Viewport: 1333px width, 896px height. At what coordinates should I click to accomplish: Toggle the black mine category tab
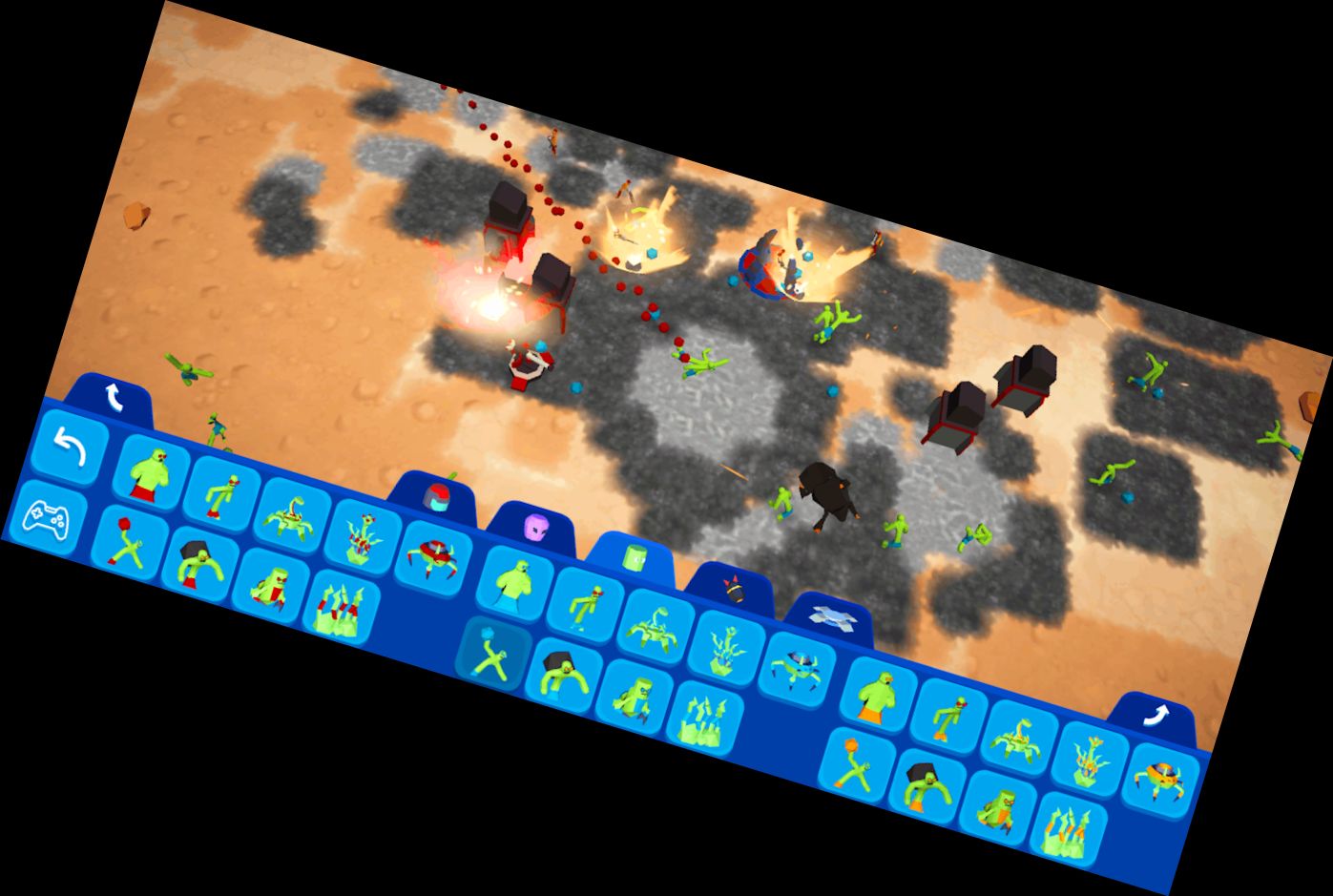point(732,592)
